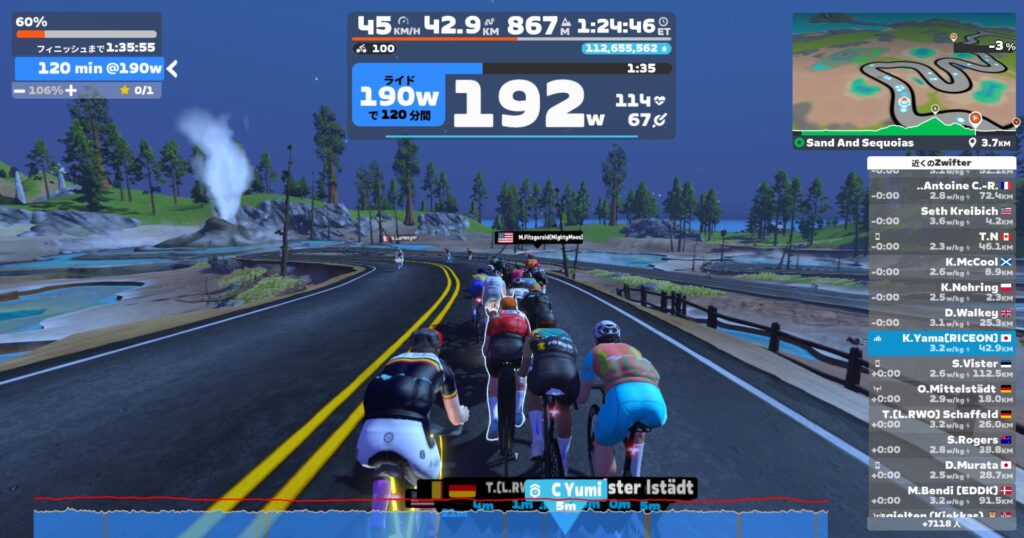Choose M.Bendi [EDDK] rider row
Screen dimensions: 1024x538
tap(941, 495)
